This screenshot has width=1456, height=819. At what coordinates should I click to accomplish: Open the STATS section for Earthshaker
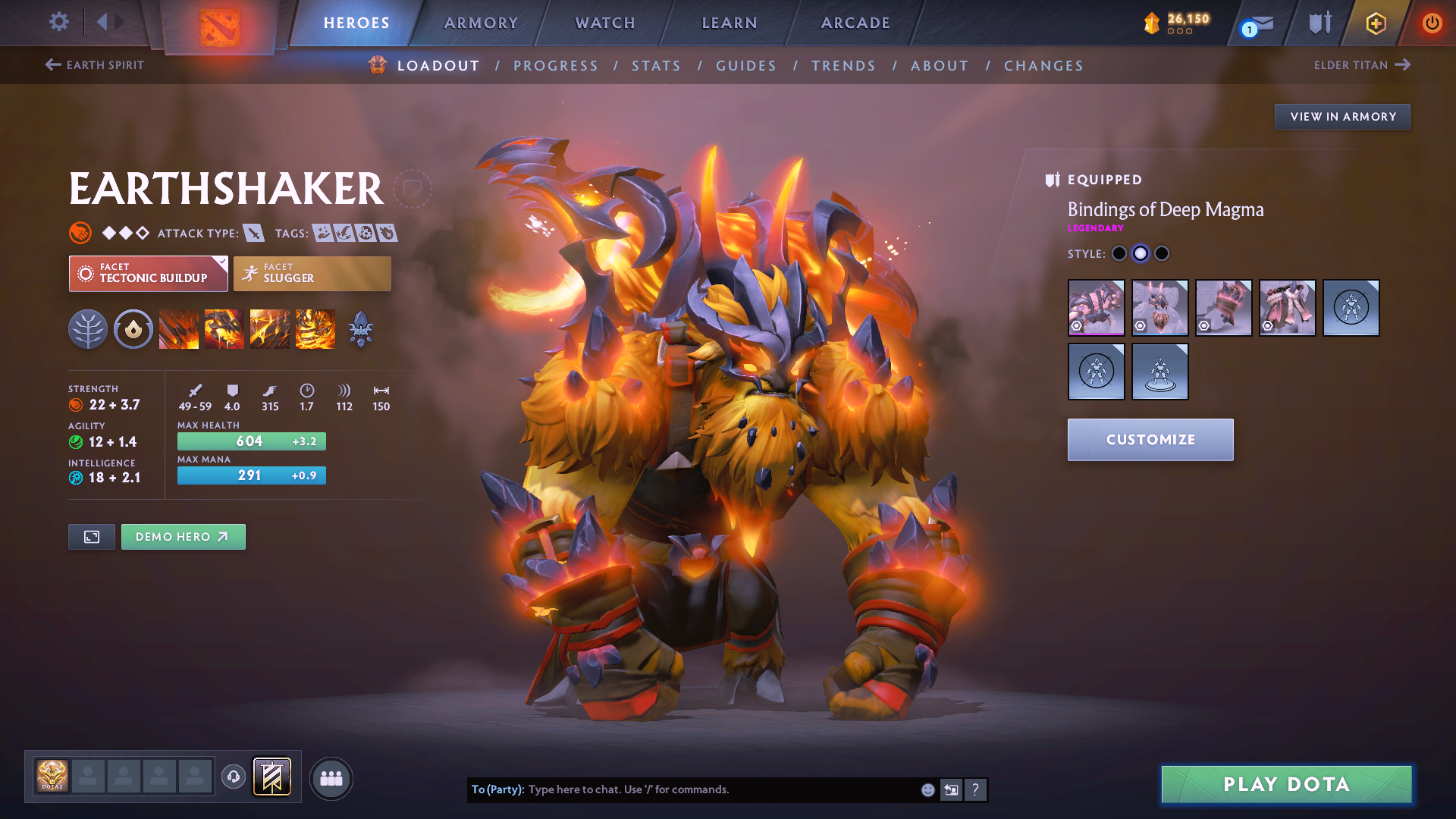656,65
